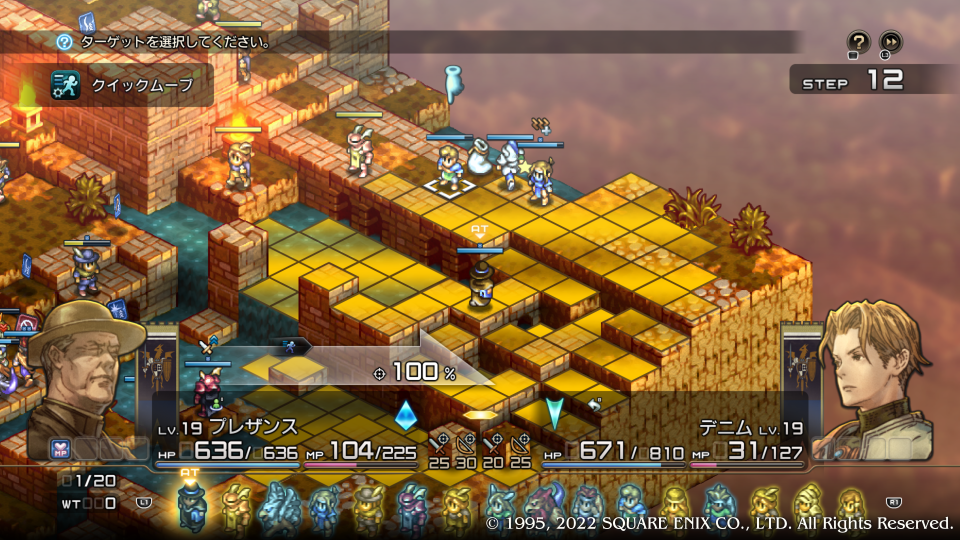Select the AT-marked unit in the turn order bar
The height and width of the screenshot is (540, 960).
pyautogui.click(x=191, y=503)
